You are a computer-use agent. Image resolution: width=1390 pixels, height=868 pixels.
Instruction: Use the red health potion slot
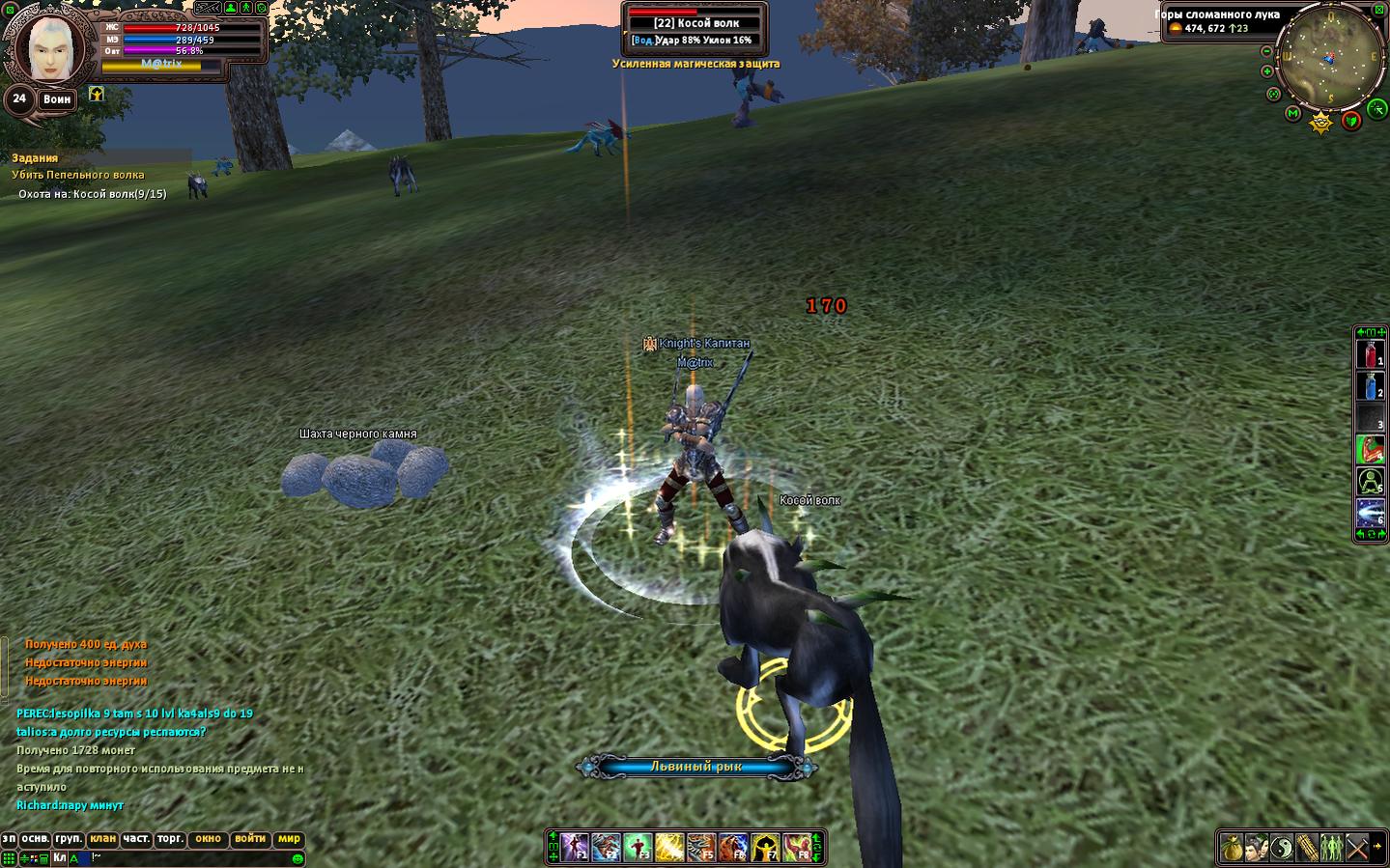click(x=1370, y=355)
